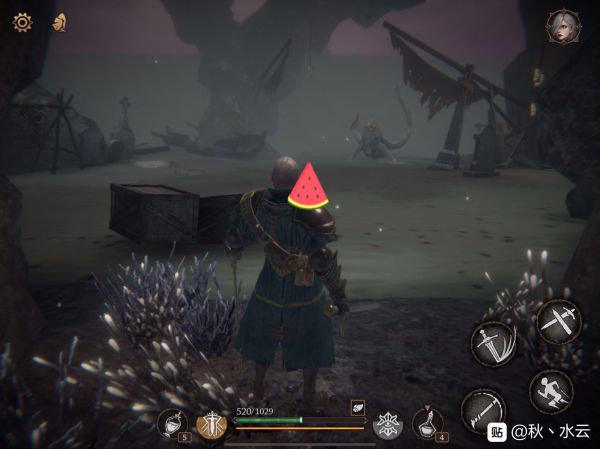The height and width of the screenshot is (449, 600).
Task: Open the gear settings menu
Action: tap(22, 22)
